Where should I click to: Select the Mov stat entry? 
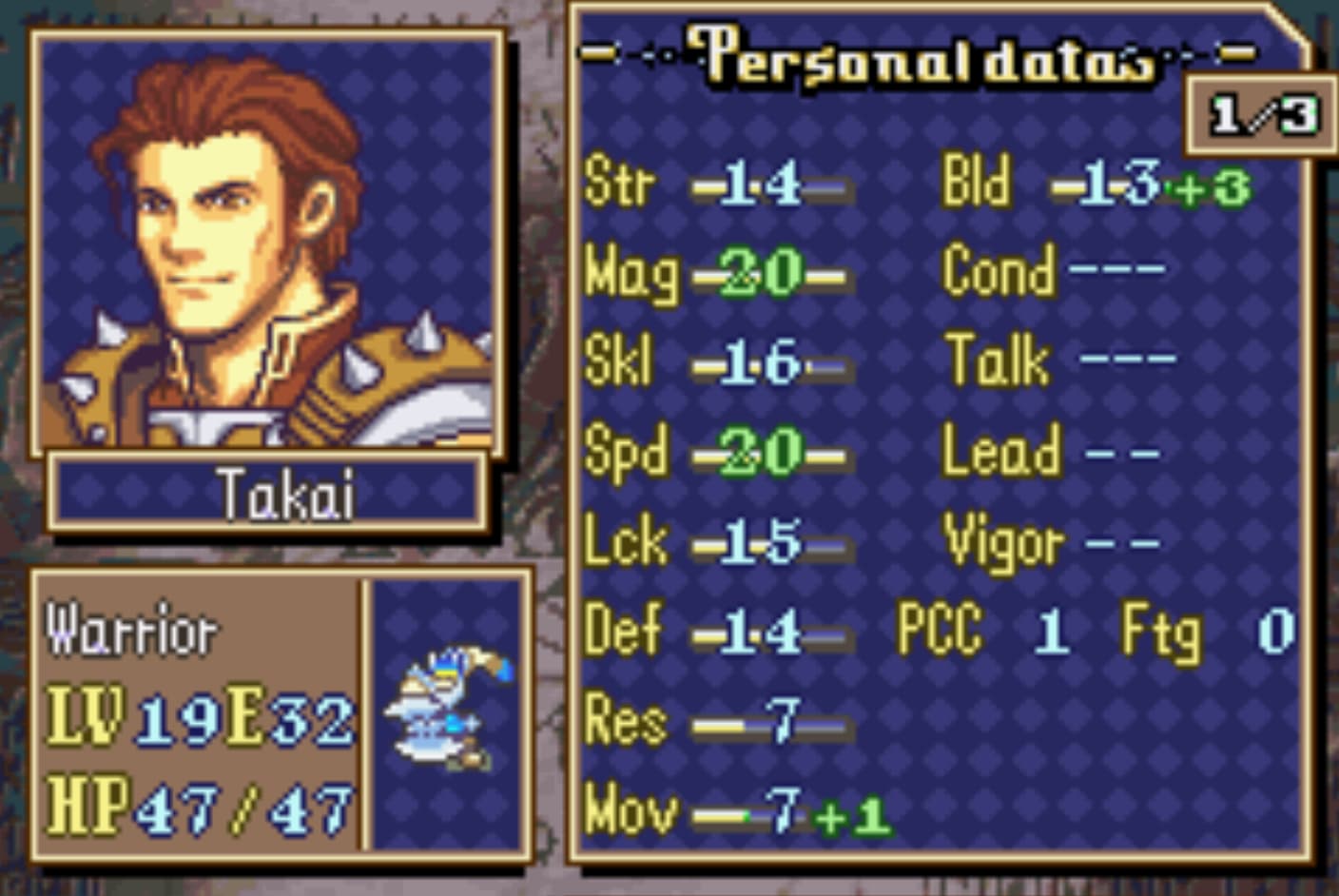click(737, 813)
